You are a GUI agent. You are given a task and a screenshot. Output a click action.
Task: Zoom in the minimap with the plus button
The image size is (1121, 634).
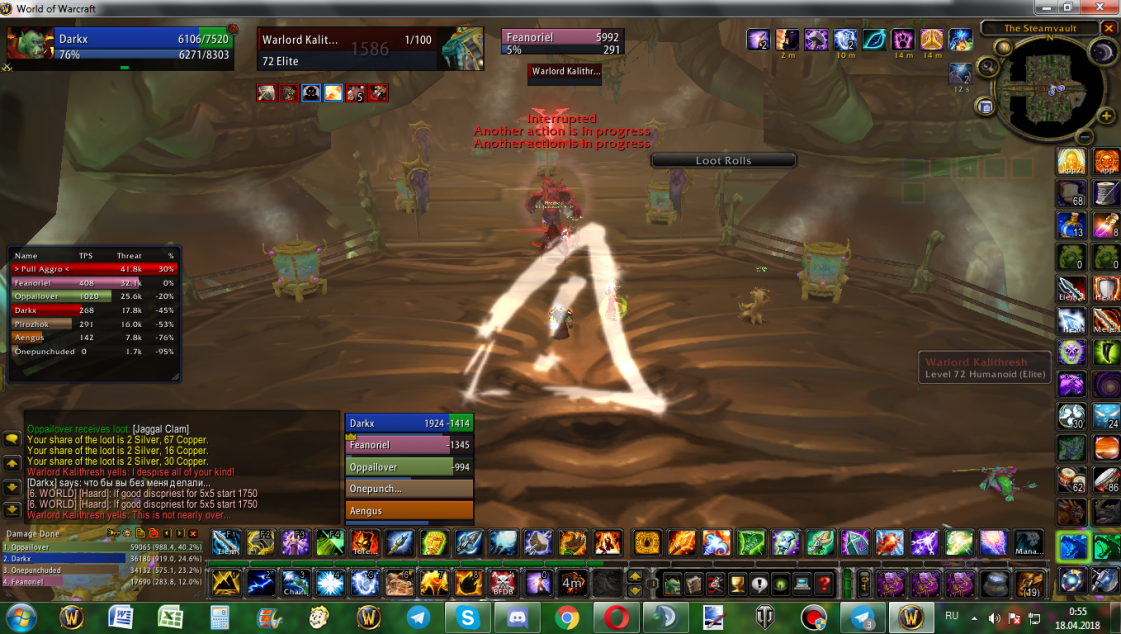1106,116
